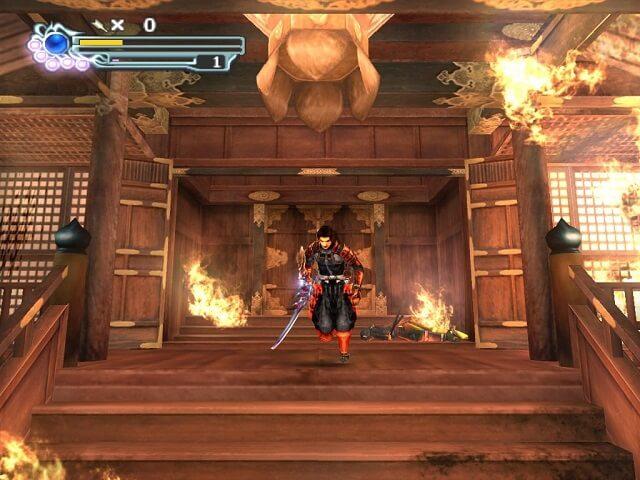
Task: Select the blue magic orb icon
Action: click(x=57, y=44)
